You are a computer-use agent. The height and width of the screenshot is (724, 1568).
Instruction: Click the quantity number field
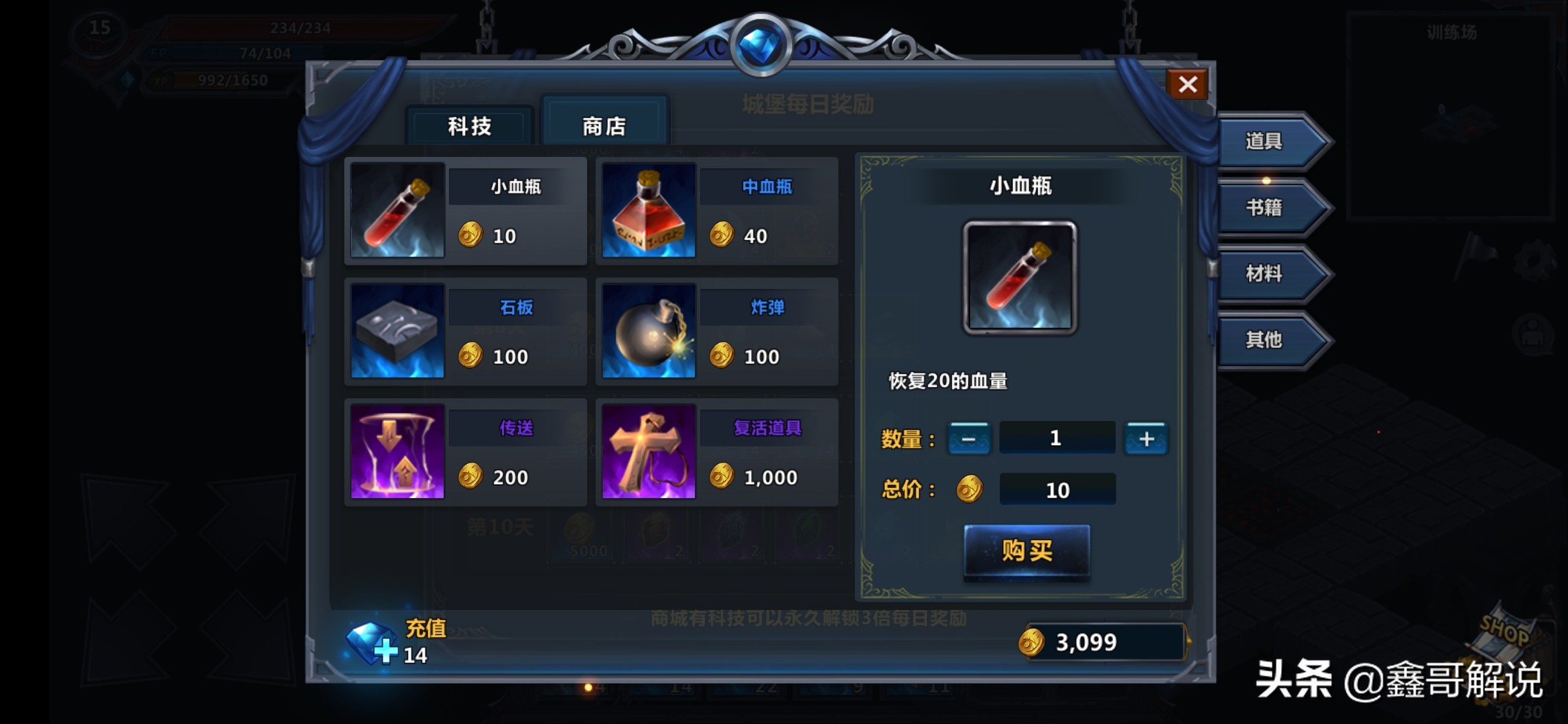coord(1056,438)
